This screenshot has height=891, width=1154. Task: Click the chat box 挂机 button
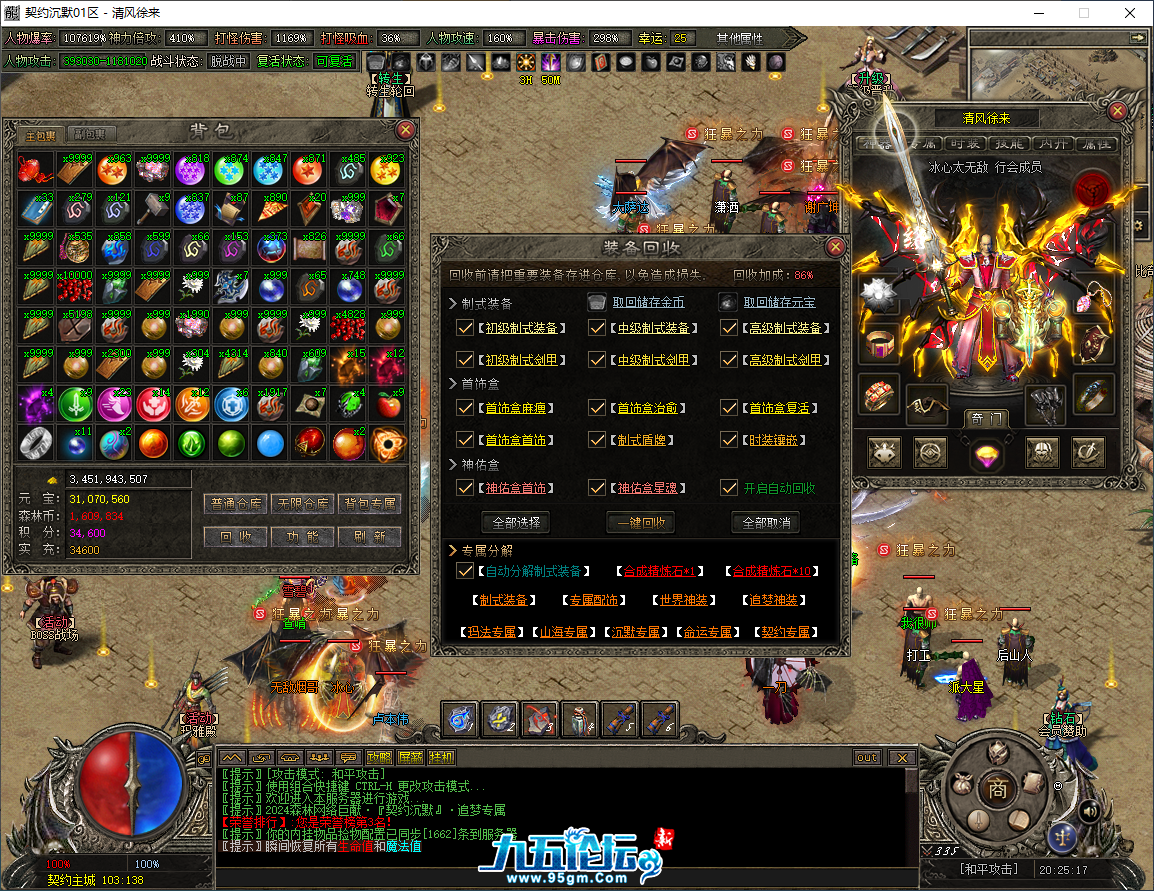(x=441, y=757)
